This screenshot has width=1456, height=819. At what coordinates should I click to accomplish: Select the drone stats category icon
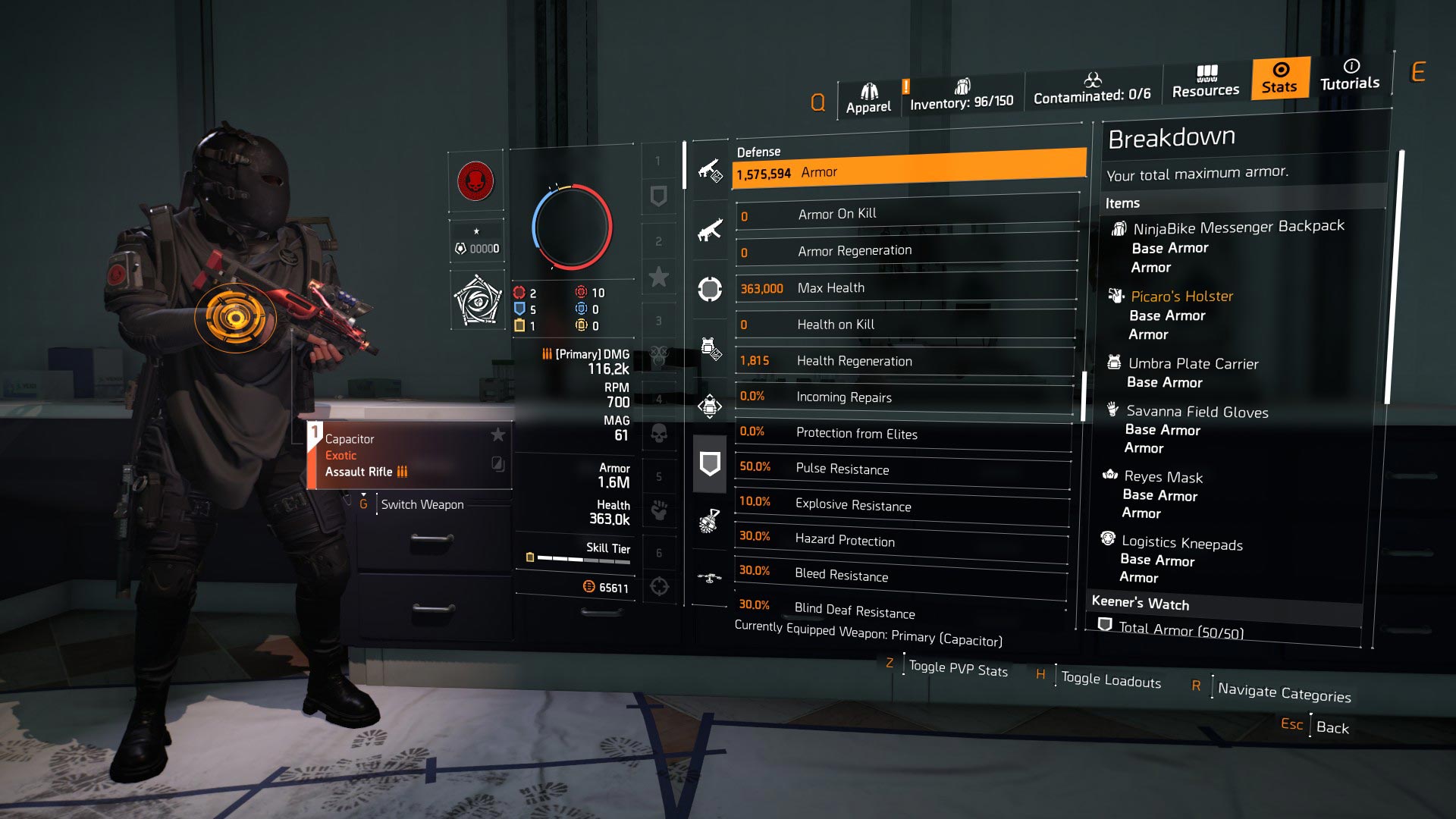tap(709, 578)
